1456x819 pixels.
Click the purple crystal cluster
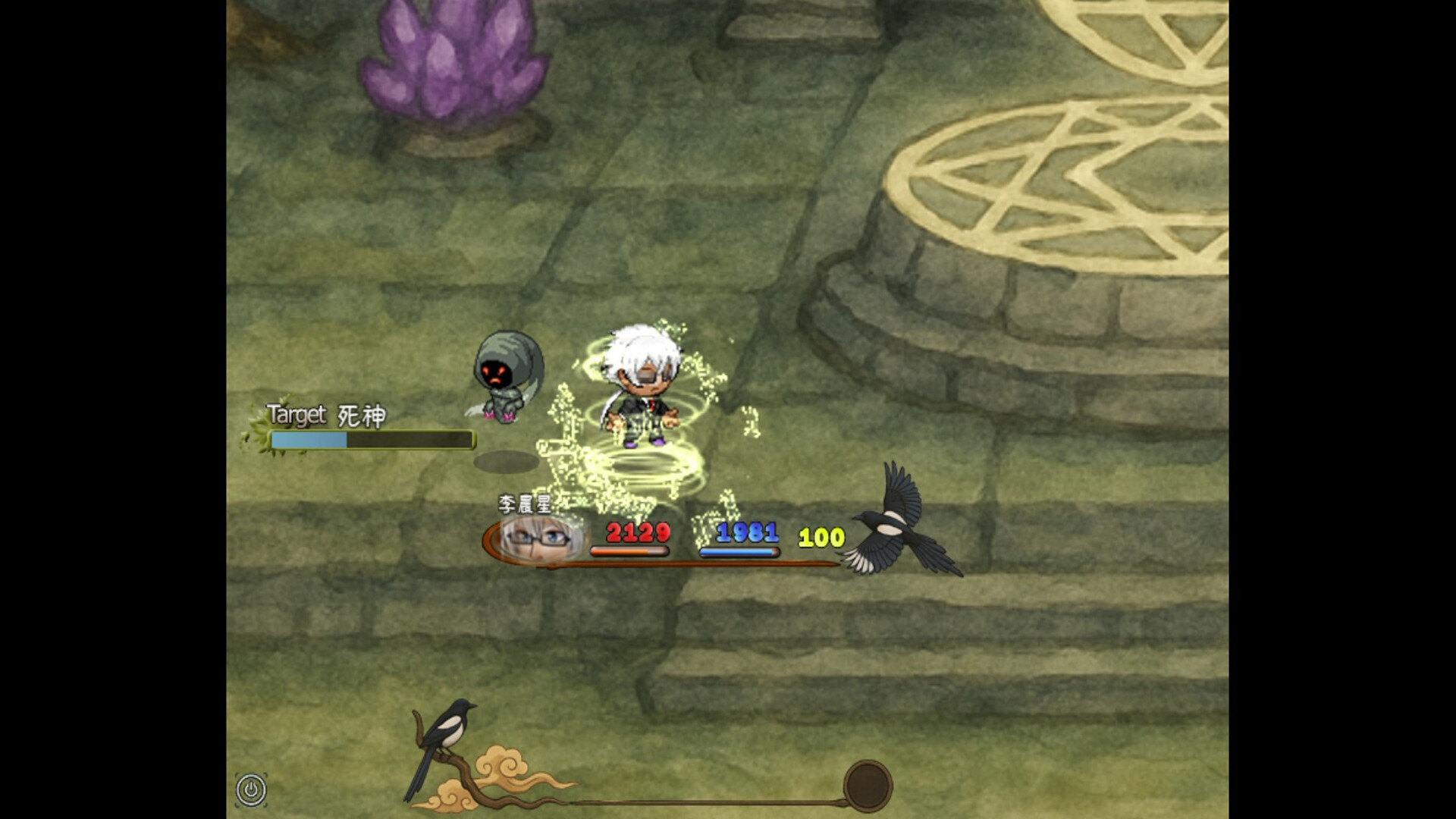(449, 61)
